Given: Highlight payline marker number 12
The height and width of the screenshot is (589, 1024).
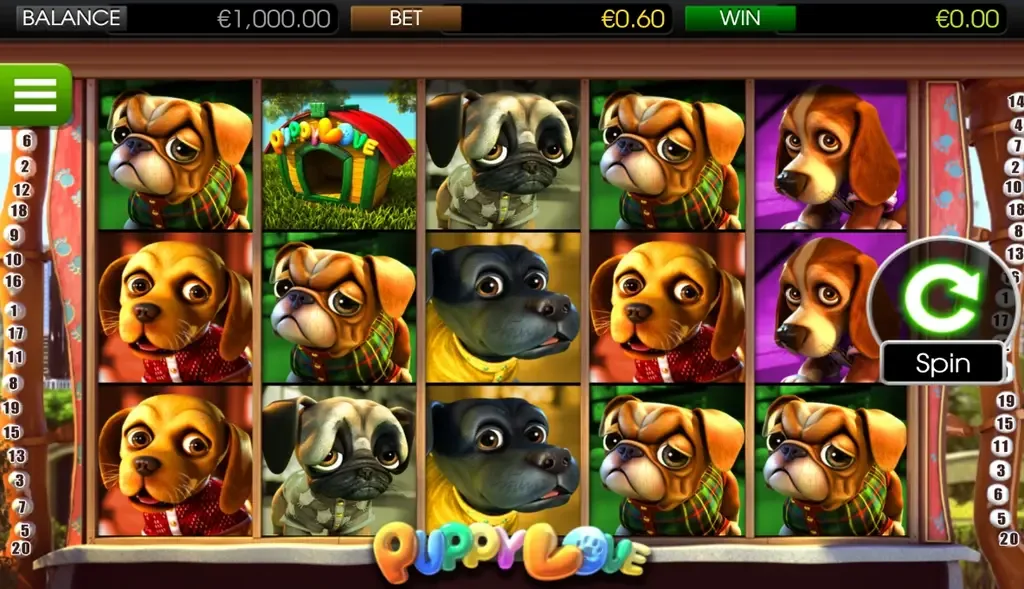Looking at the screenshot, I should point(22,188).
